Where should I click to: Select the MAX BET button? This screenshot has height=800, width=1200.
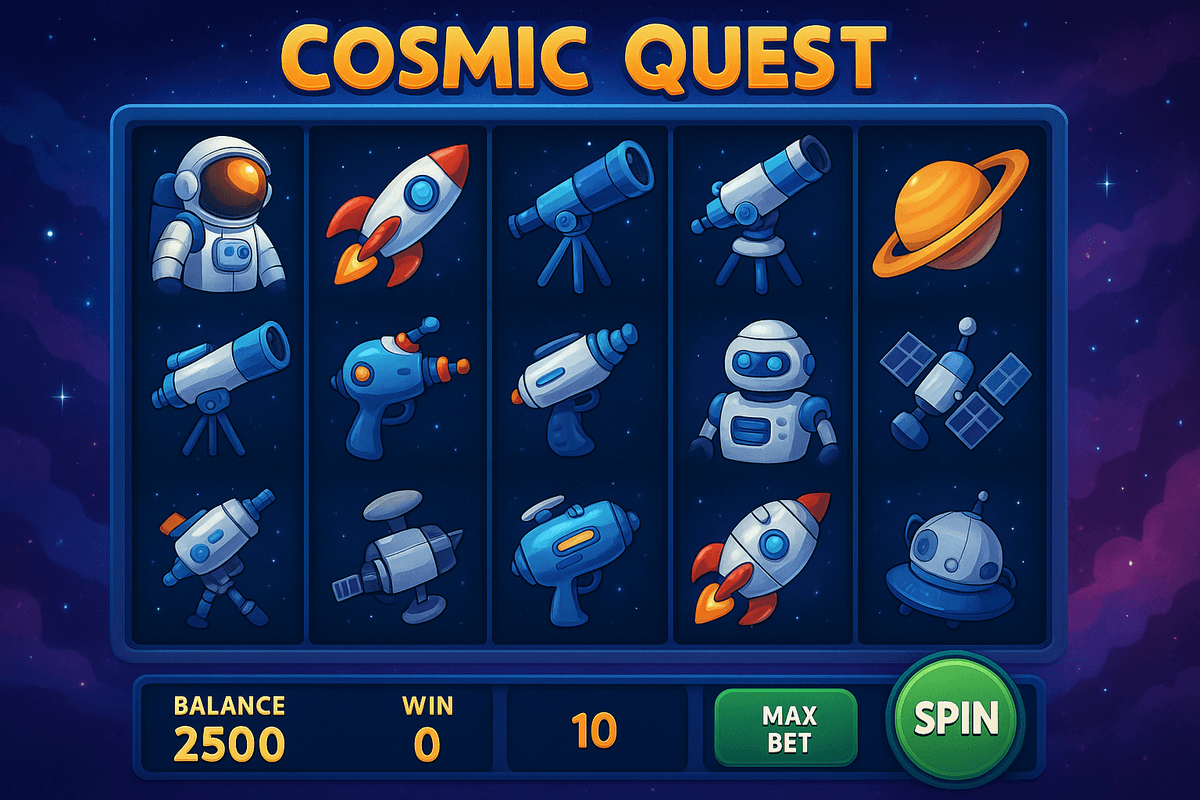click(787, 728)
